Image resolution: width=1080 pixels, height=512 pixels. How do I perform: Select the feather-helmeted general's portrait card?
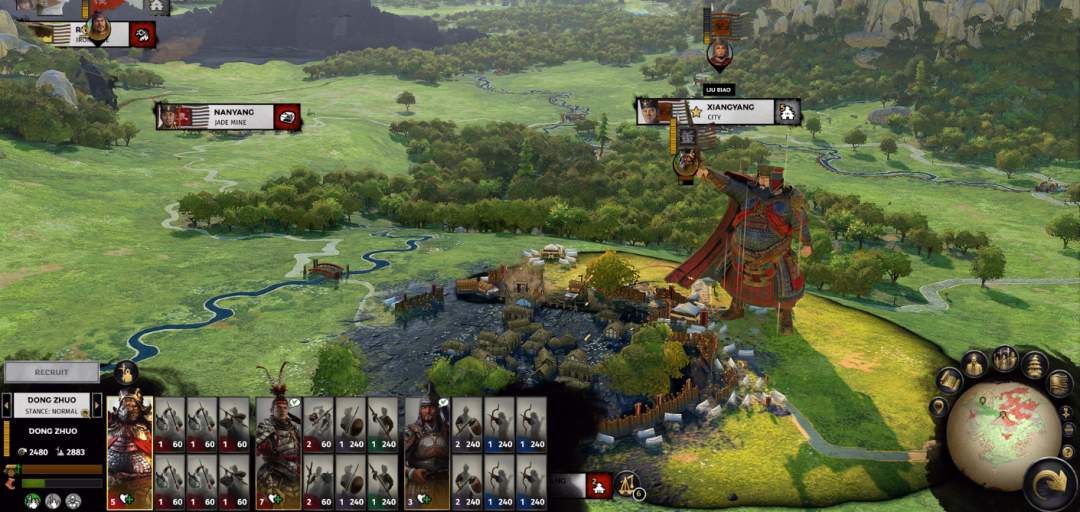278,452
